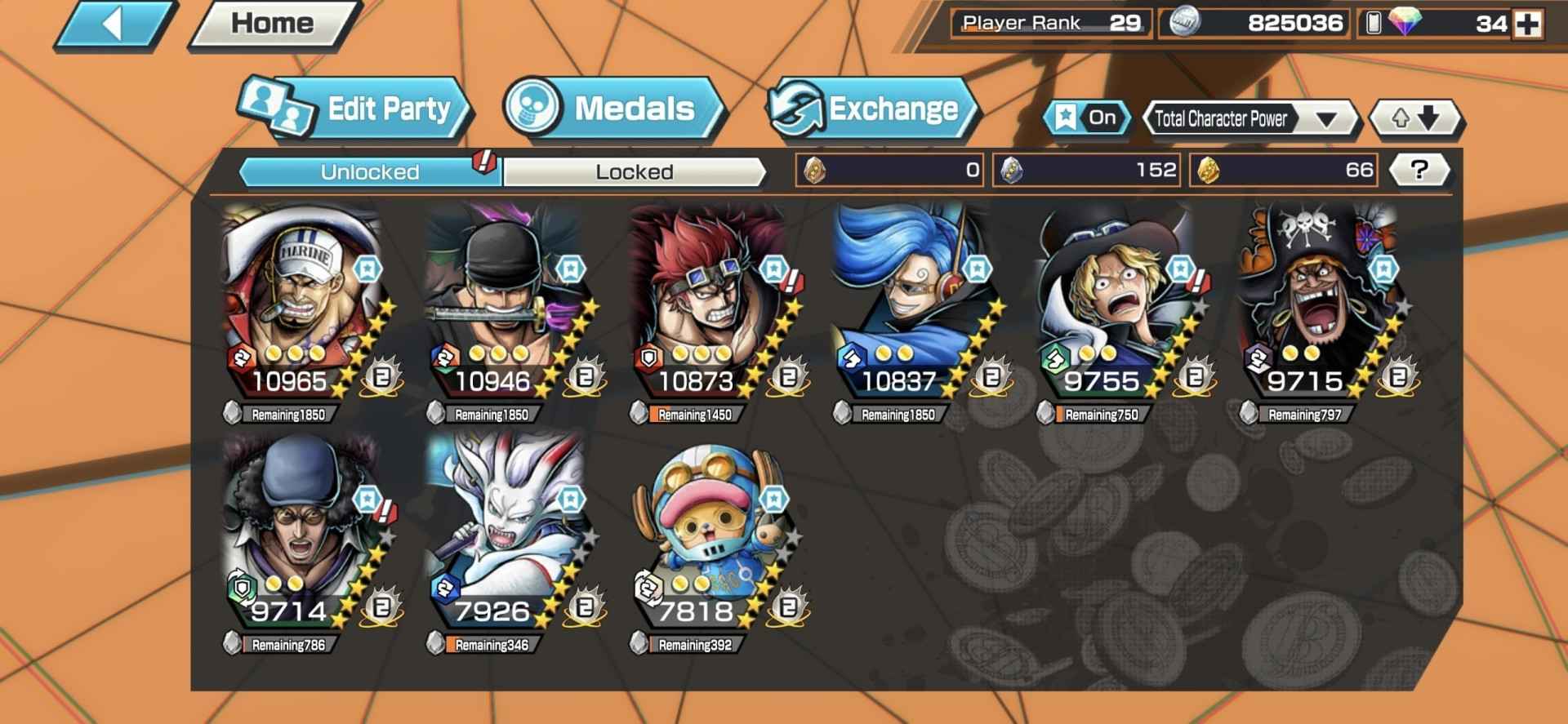Check Player Rank 29 display

tap(1051, 23)
